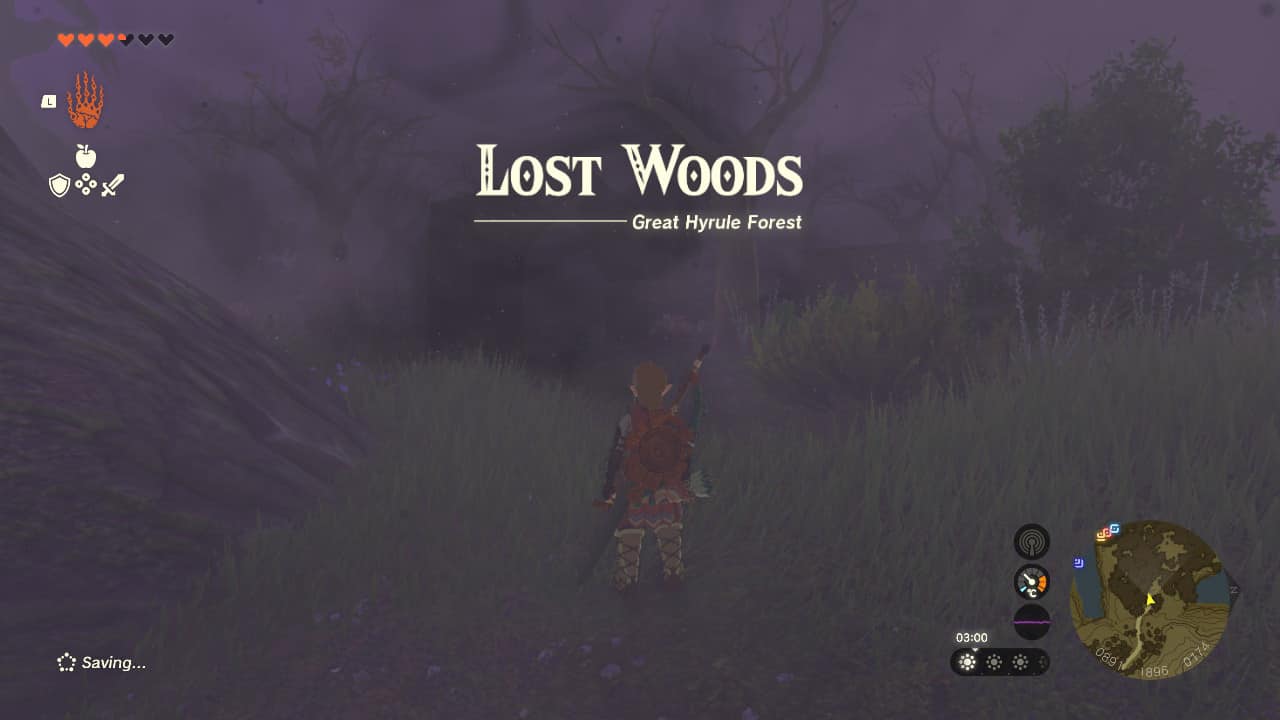Toggle the third weather forecast icon
This screenshot has height=720, width=1280.
[x=1020, y=662]
